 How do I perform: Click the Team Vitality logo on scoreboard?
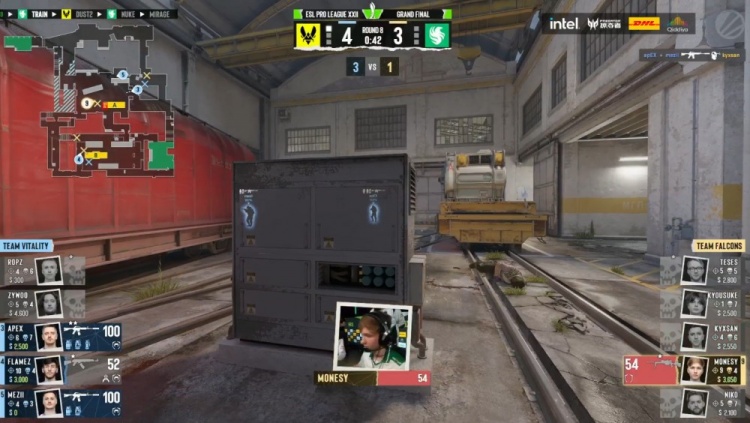pyautogui.click(x=308, y=36)
